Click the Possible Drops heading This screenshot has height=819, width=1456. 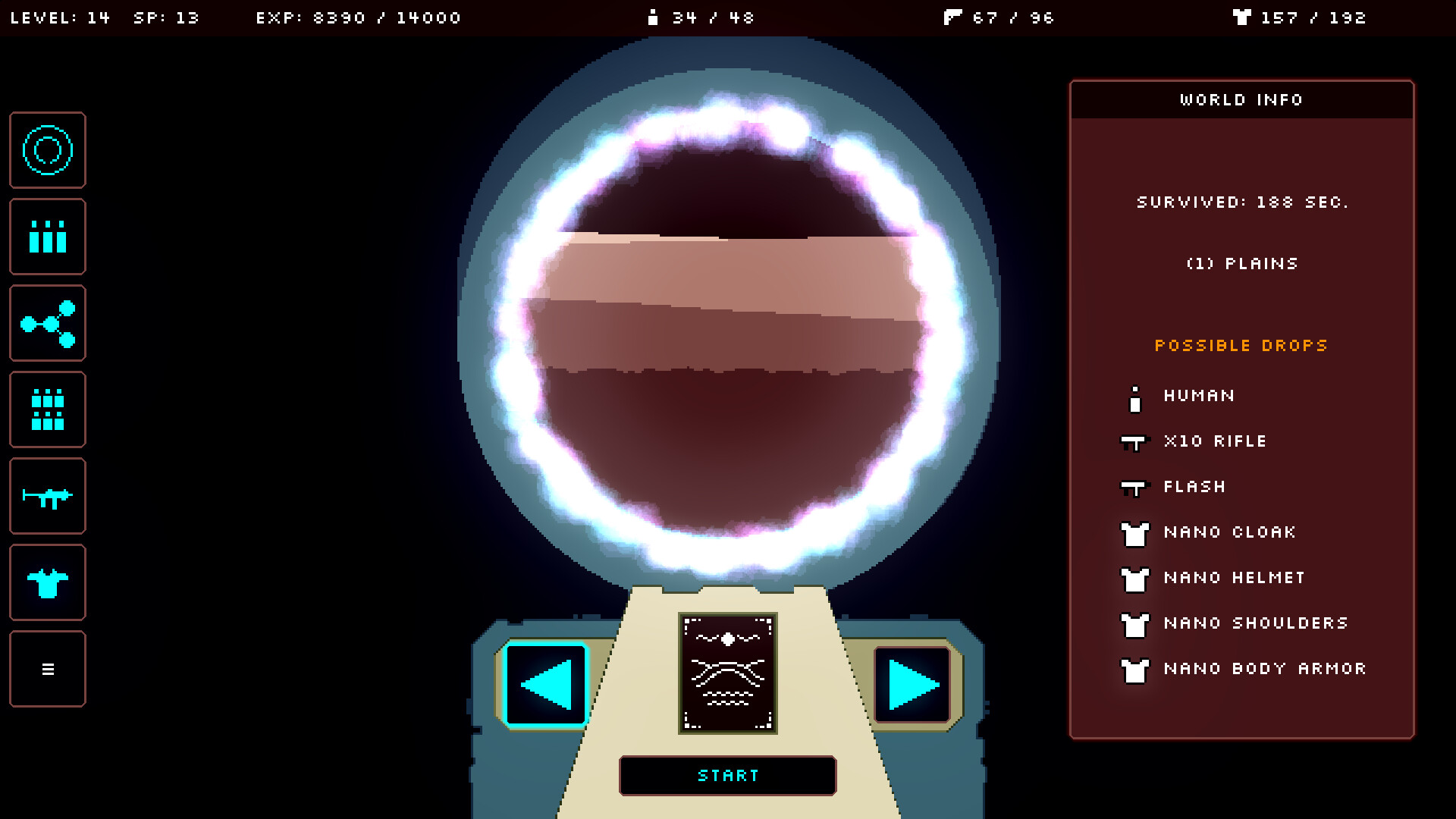pyautogui.click(x=1241, y=345)
